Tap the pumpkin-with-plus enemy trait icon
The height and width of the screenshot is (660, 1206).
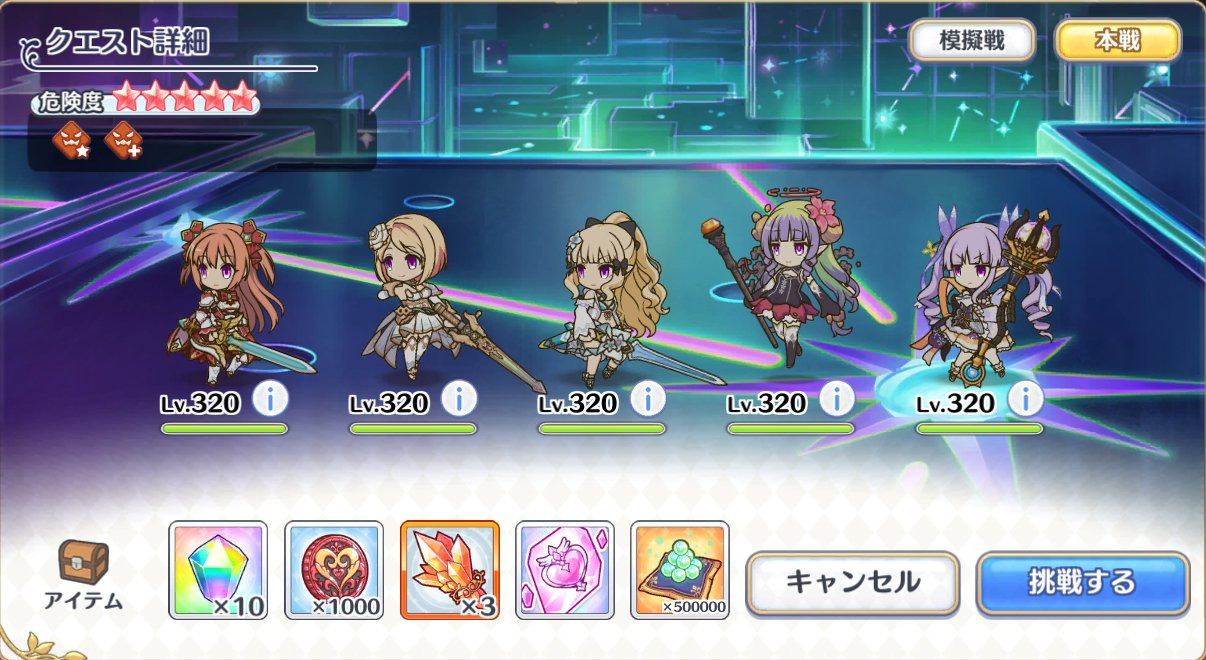[x=124, y=140]
